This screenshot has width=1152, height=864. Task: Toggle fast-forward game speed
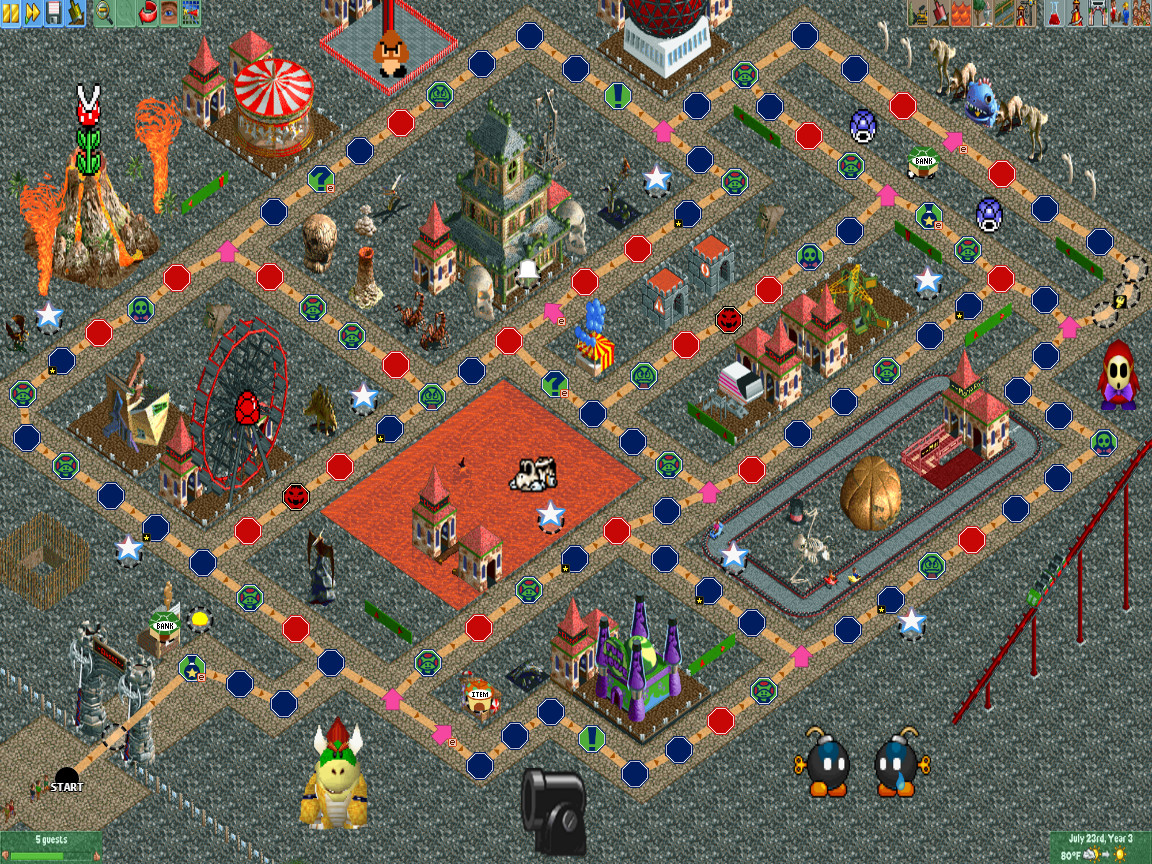[32, 13]
